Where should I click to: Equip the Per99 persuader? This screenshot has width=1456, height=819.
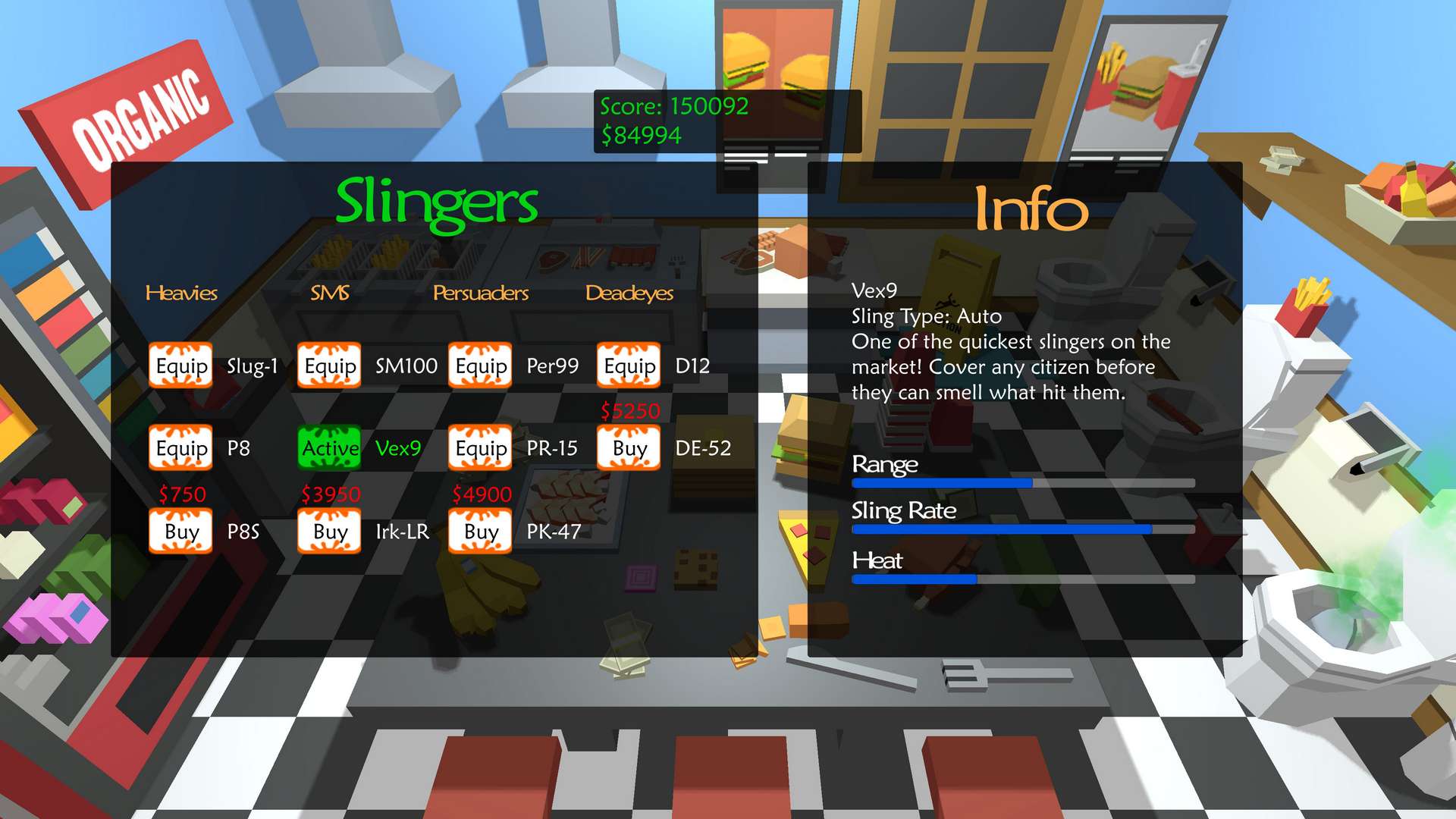coord(479,366)
